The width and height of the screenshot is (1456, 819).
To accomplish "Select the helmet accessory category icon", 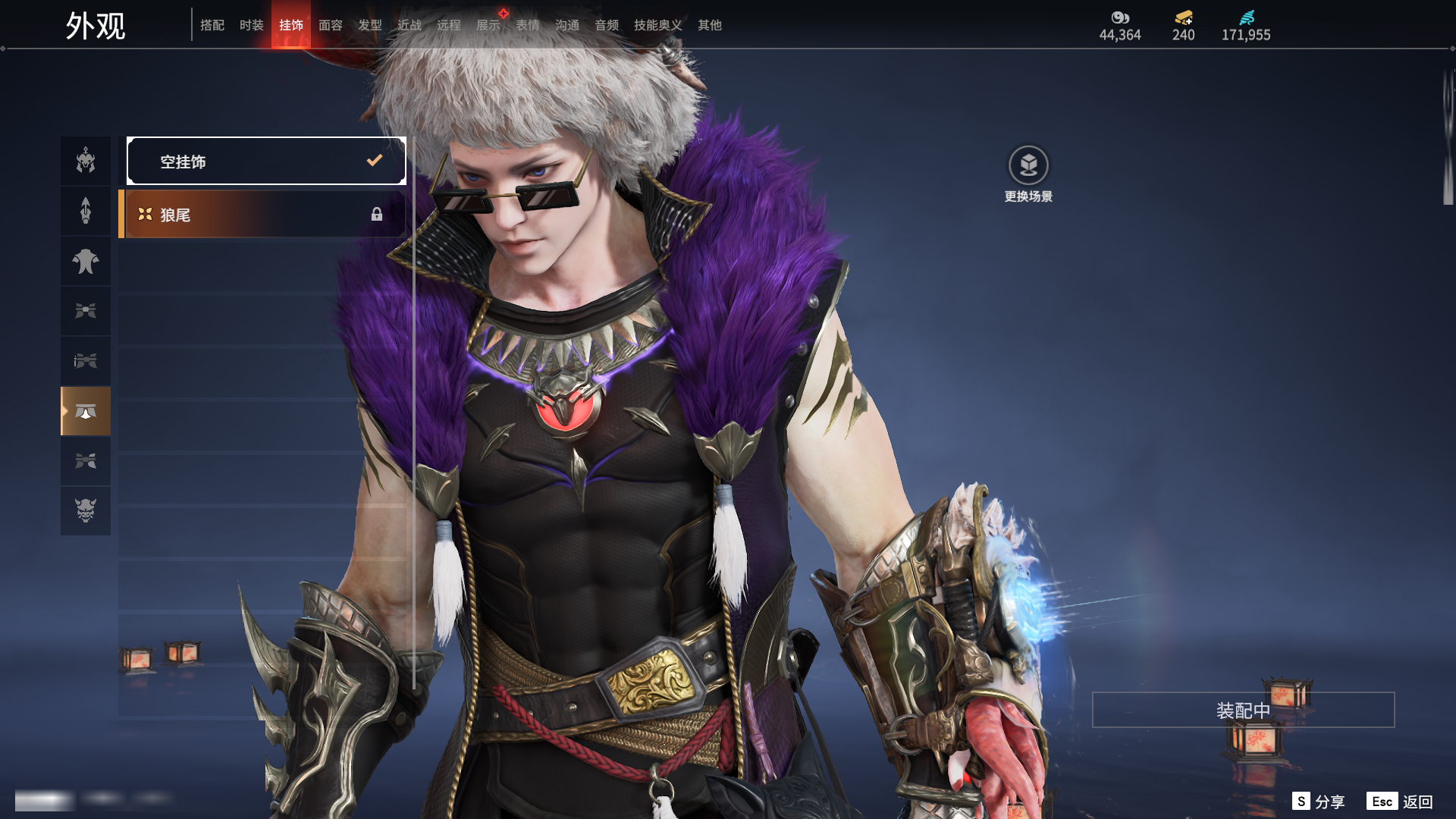I will click(x=86, y=161).
